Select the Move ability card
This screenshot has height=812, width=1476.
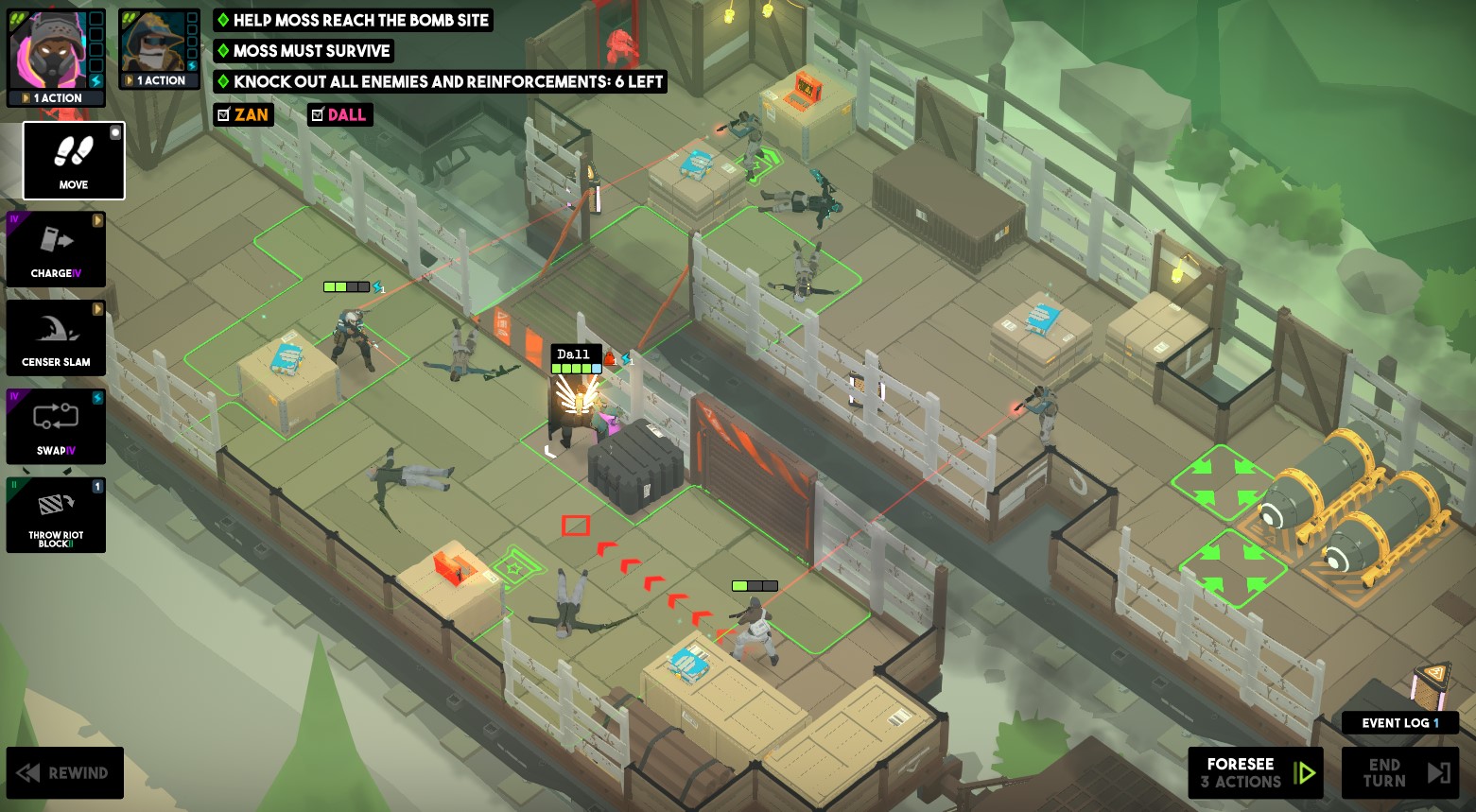pyautogui.click(x=73, y=161)
